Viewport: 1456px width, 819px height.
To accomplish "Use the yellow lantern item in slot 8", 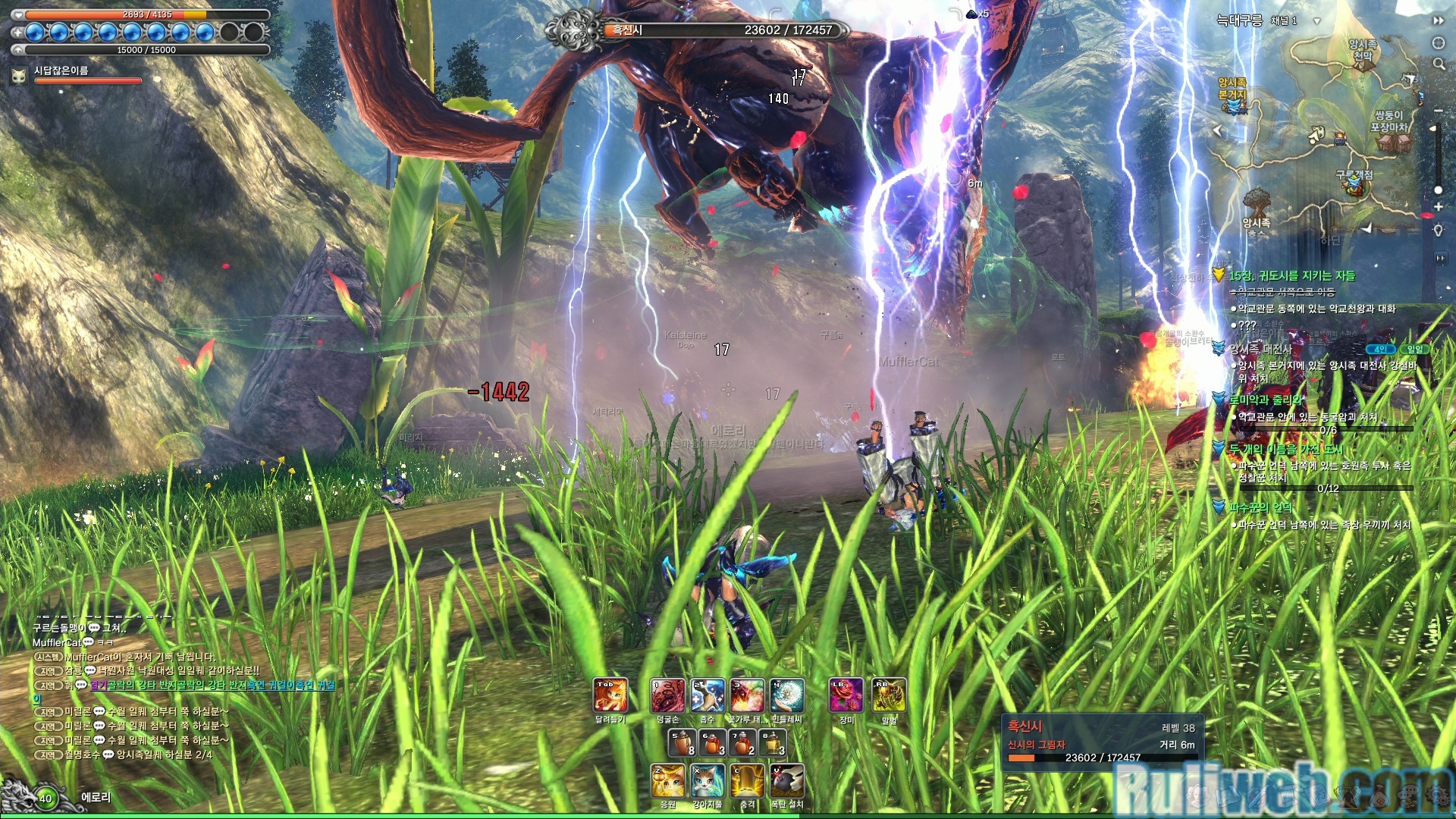I will tap(773, 742).
